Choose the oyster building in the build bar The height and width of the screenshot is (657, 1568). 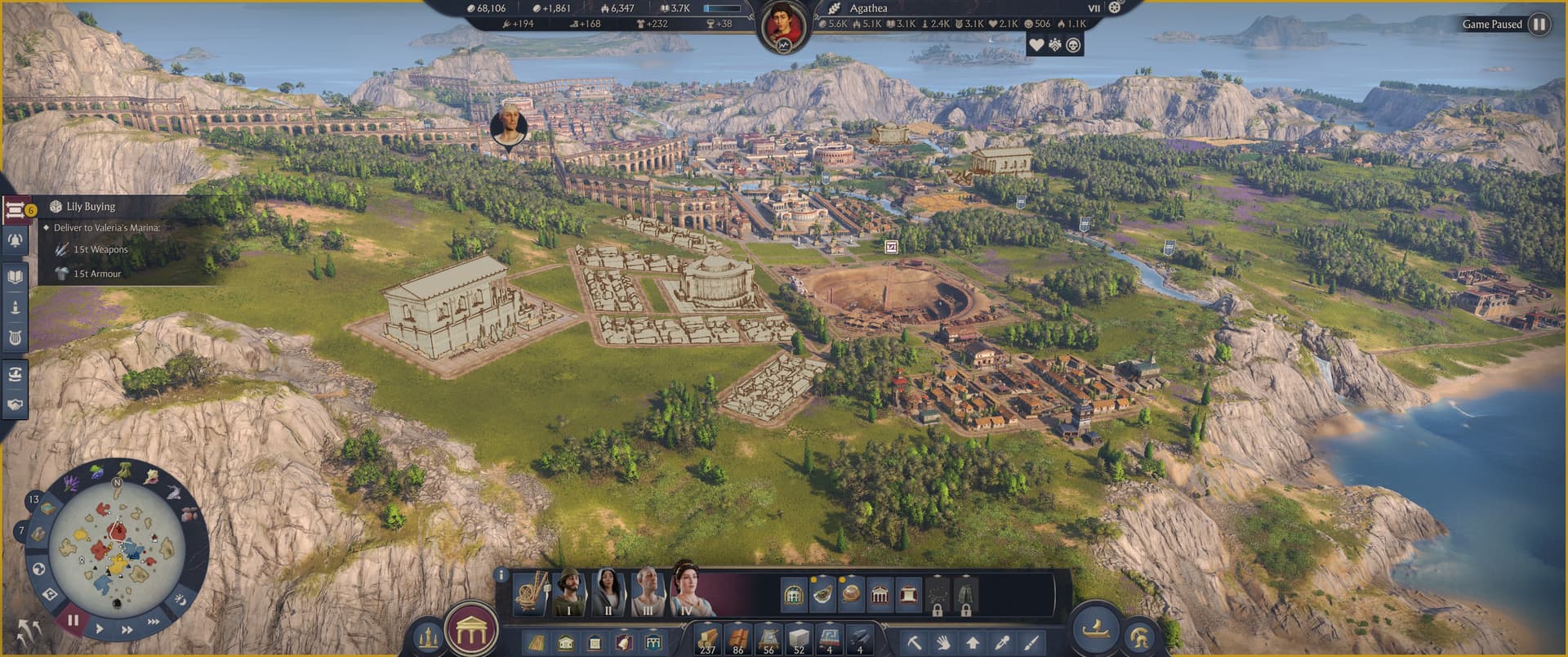(822, 594)
